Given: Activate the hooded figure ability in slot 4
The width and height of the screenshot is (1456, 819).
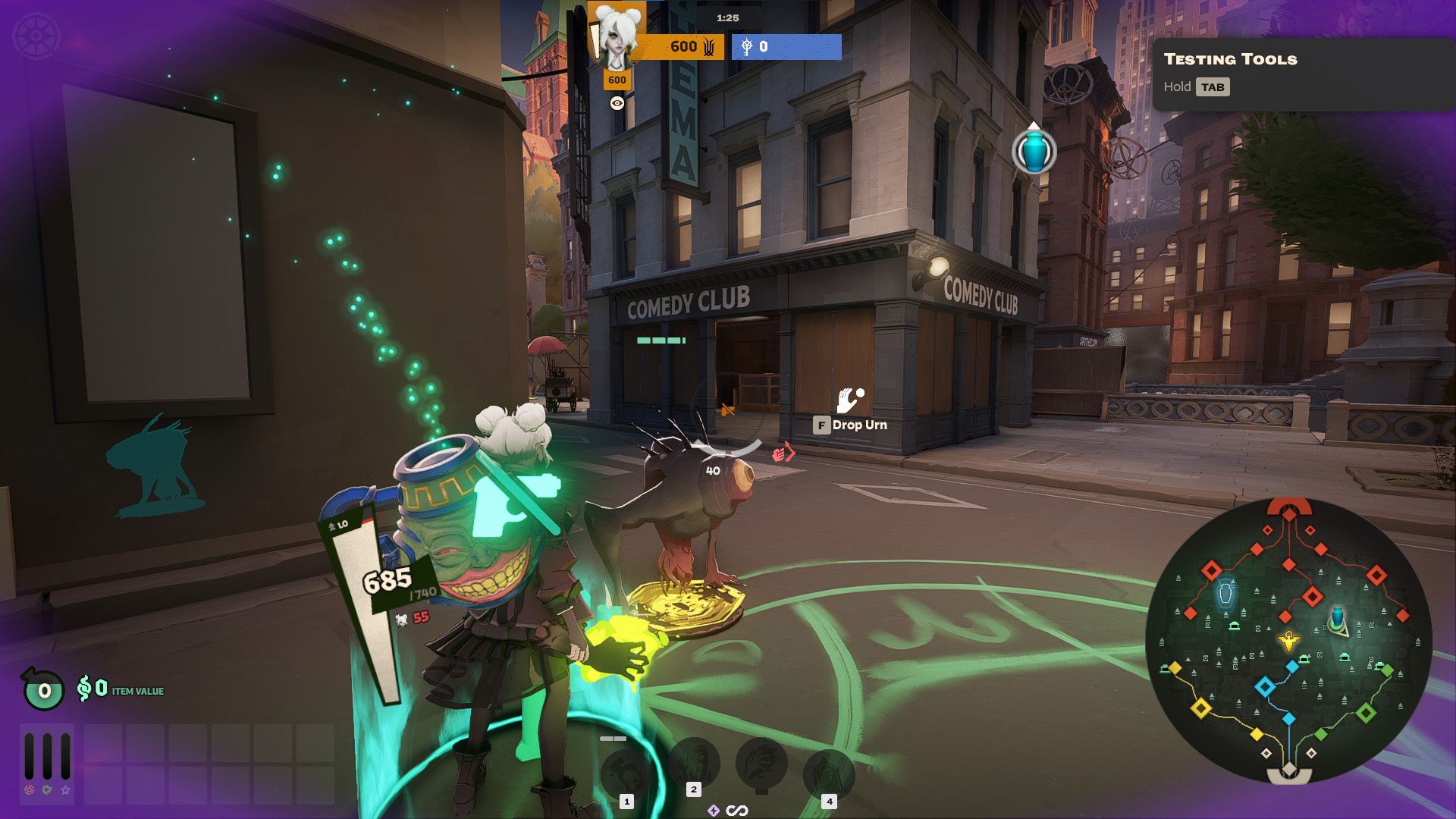Looking at the screenshot, I should pyautogui.click(x=829, y=773).
